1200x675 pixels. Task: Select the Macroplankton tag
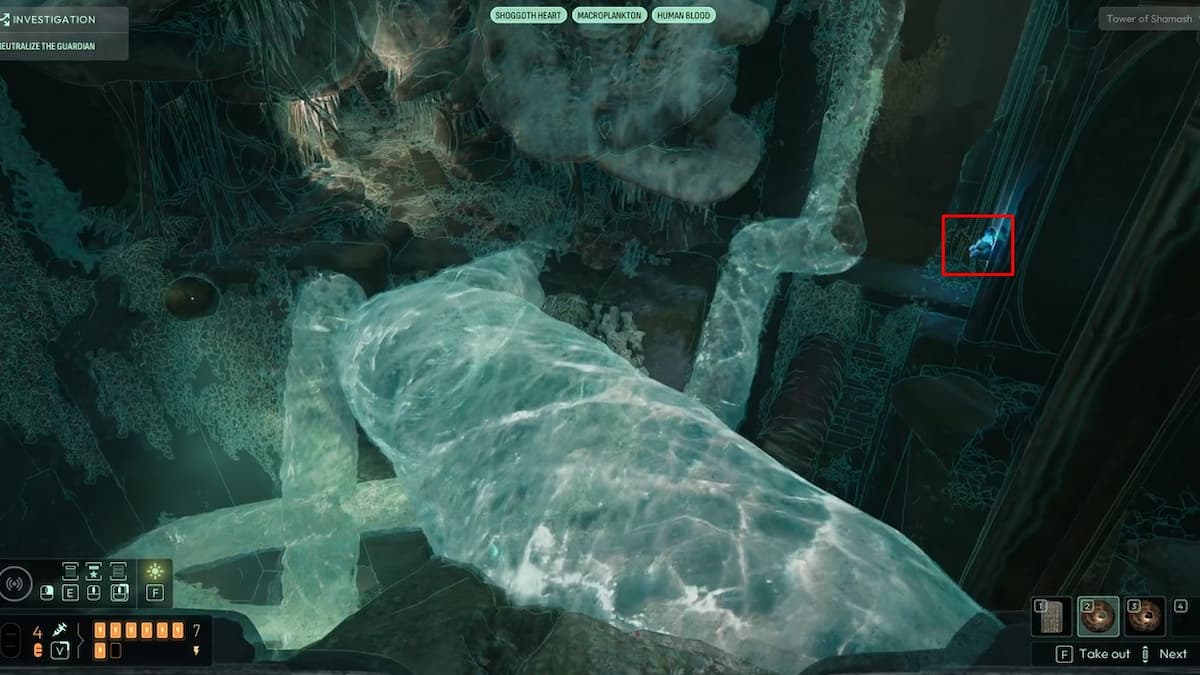[x=609, y=16]
